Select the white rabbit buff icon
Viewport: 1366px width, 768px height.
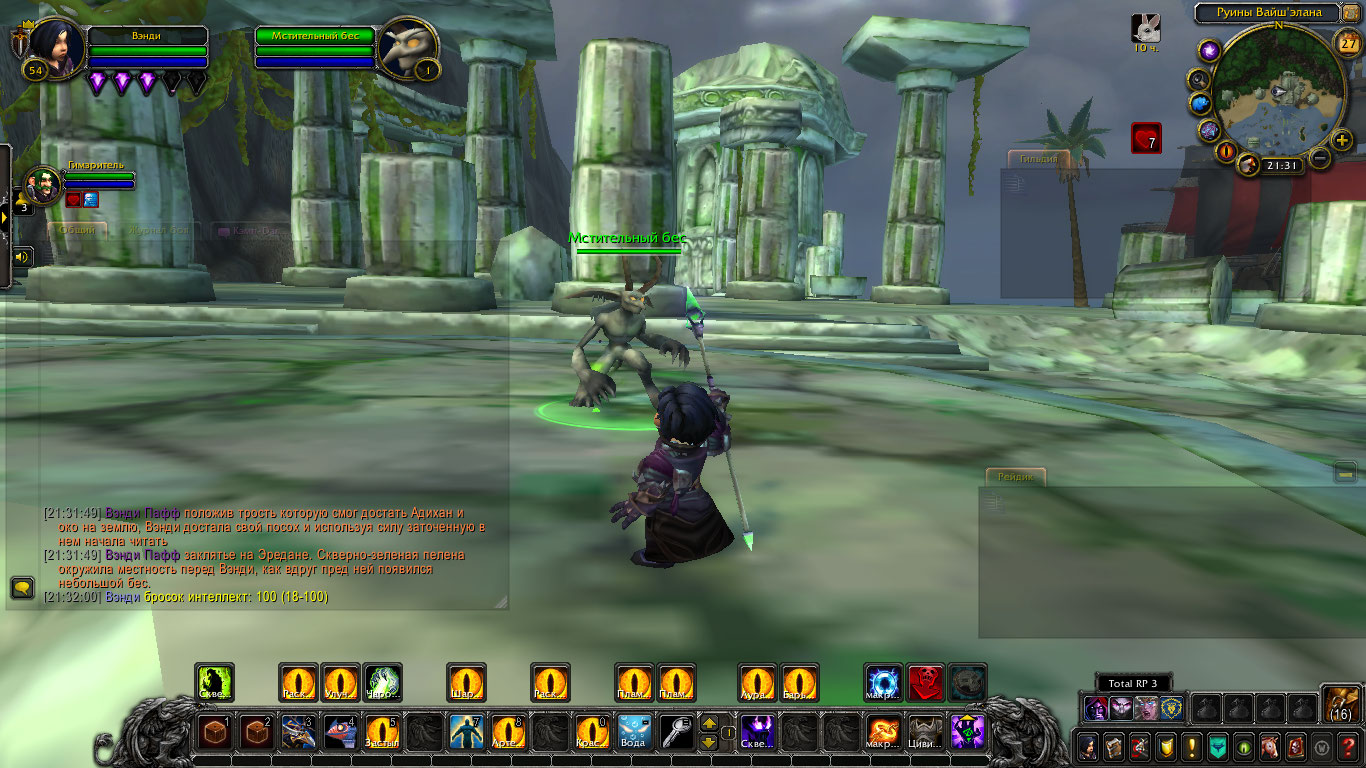(x=1146, y=28)
